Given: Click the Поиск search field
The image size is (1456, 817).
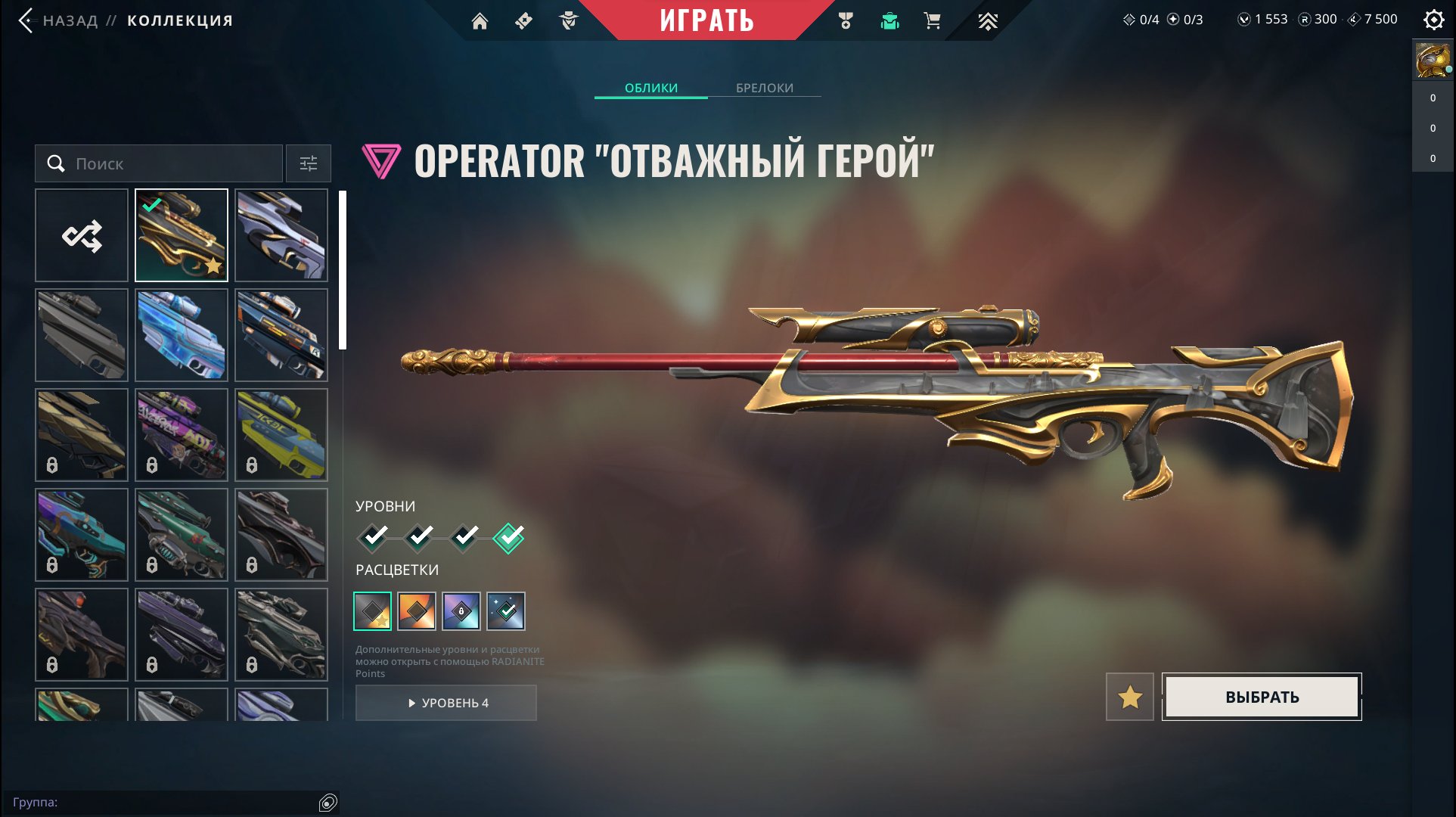Looking at the screenshot, I should pyautogui.click(x=159, y=163).
